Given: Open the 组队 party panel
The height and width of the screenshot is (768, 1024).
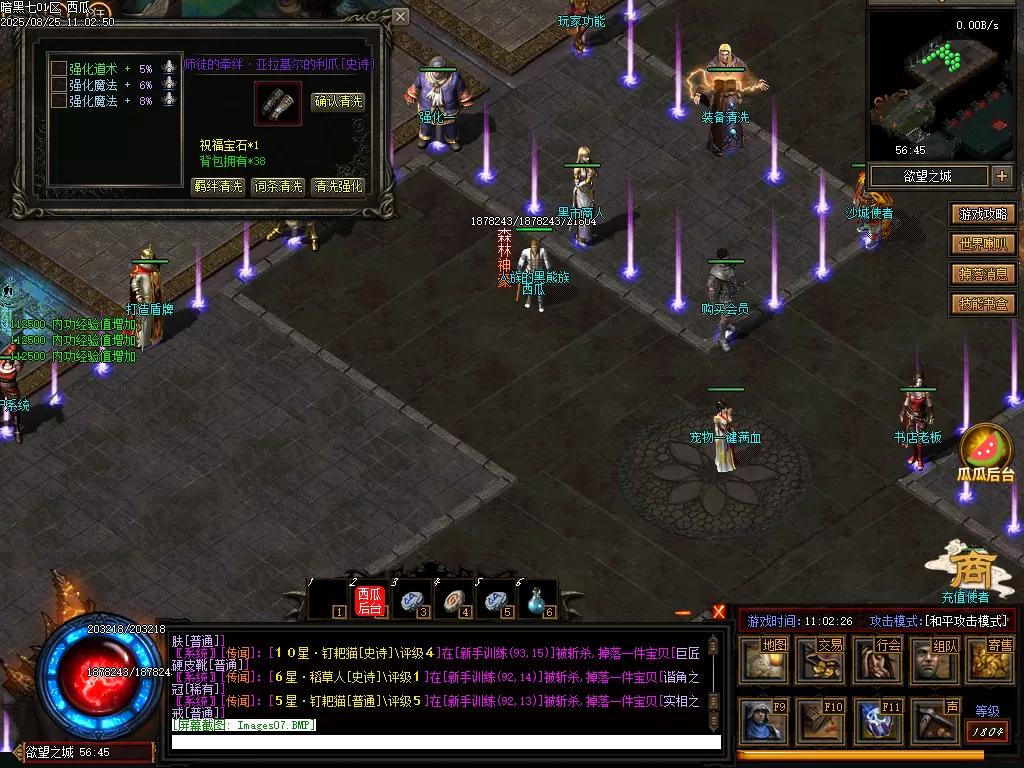Looking at the screenshot, I should tap(935, 660).
